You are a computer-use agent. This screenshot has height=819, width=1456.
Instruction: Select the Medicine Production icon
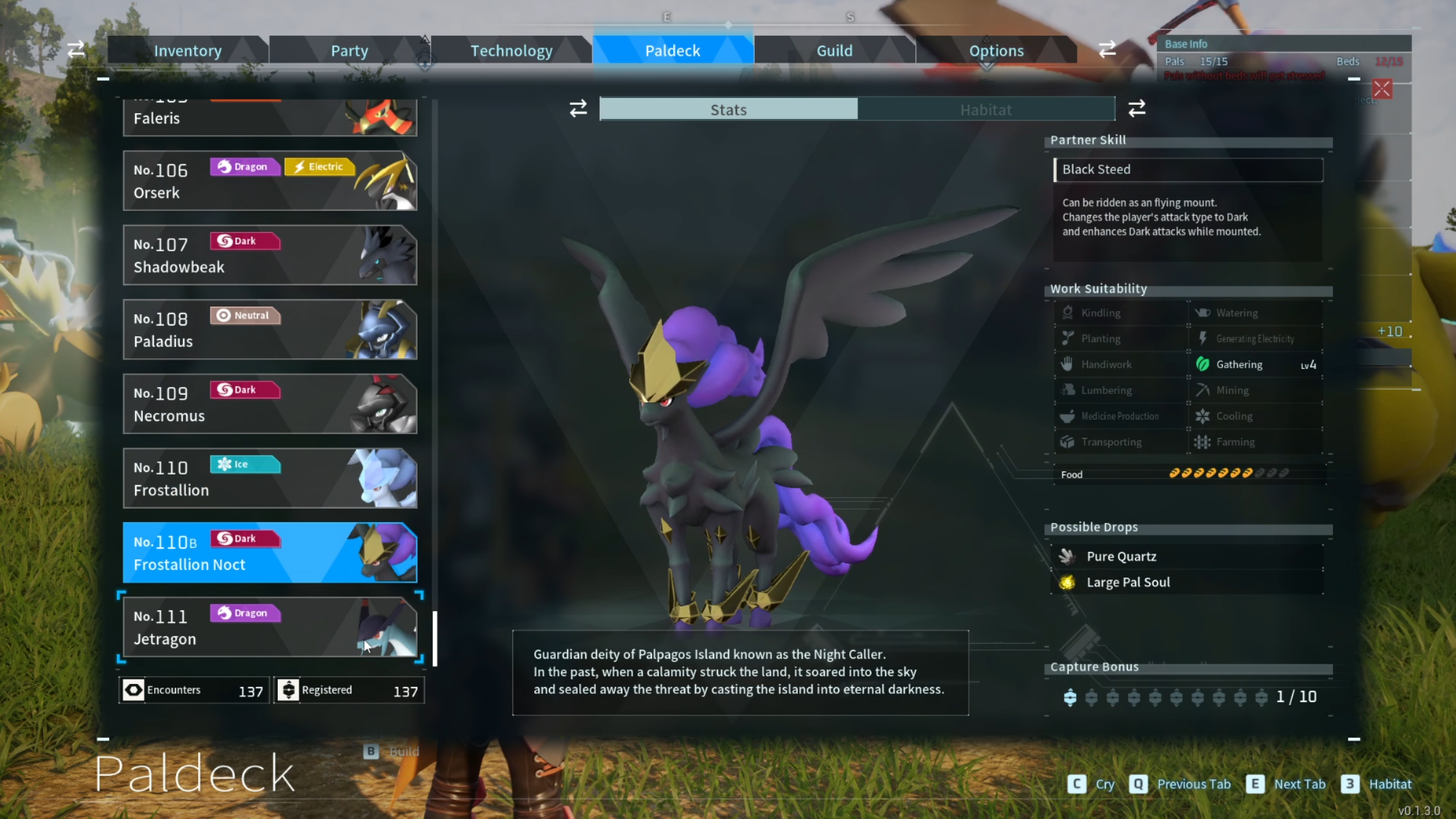click(x=1068, y=415)
